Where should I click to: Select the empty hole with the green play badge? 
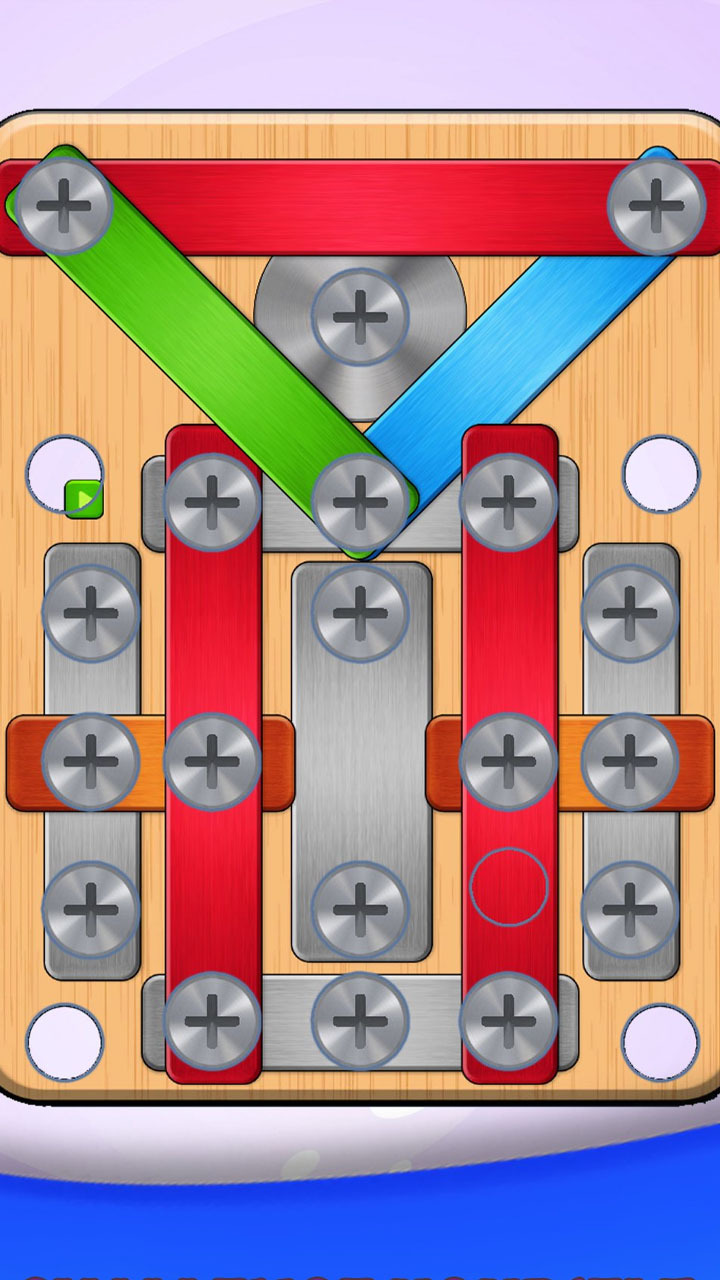click(x=60, y=472)
